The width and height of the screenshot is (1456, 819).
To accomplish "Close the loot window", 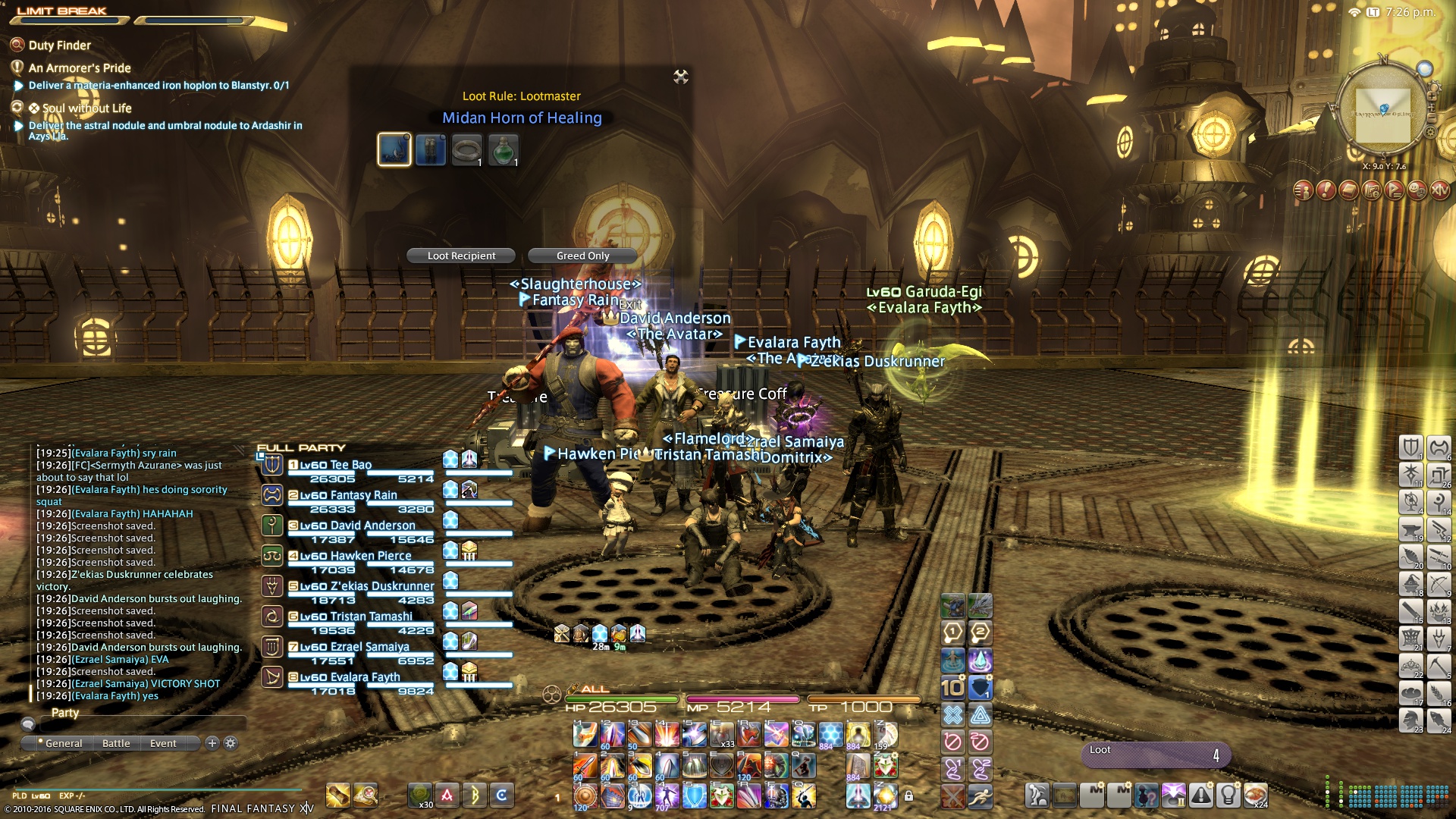I will pos(681,77).
